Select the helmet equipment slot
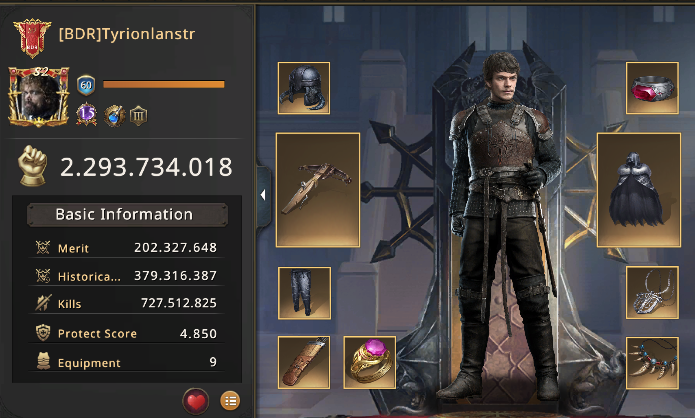The image size is (695, 418). (304, 88)
